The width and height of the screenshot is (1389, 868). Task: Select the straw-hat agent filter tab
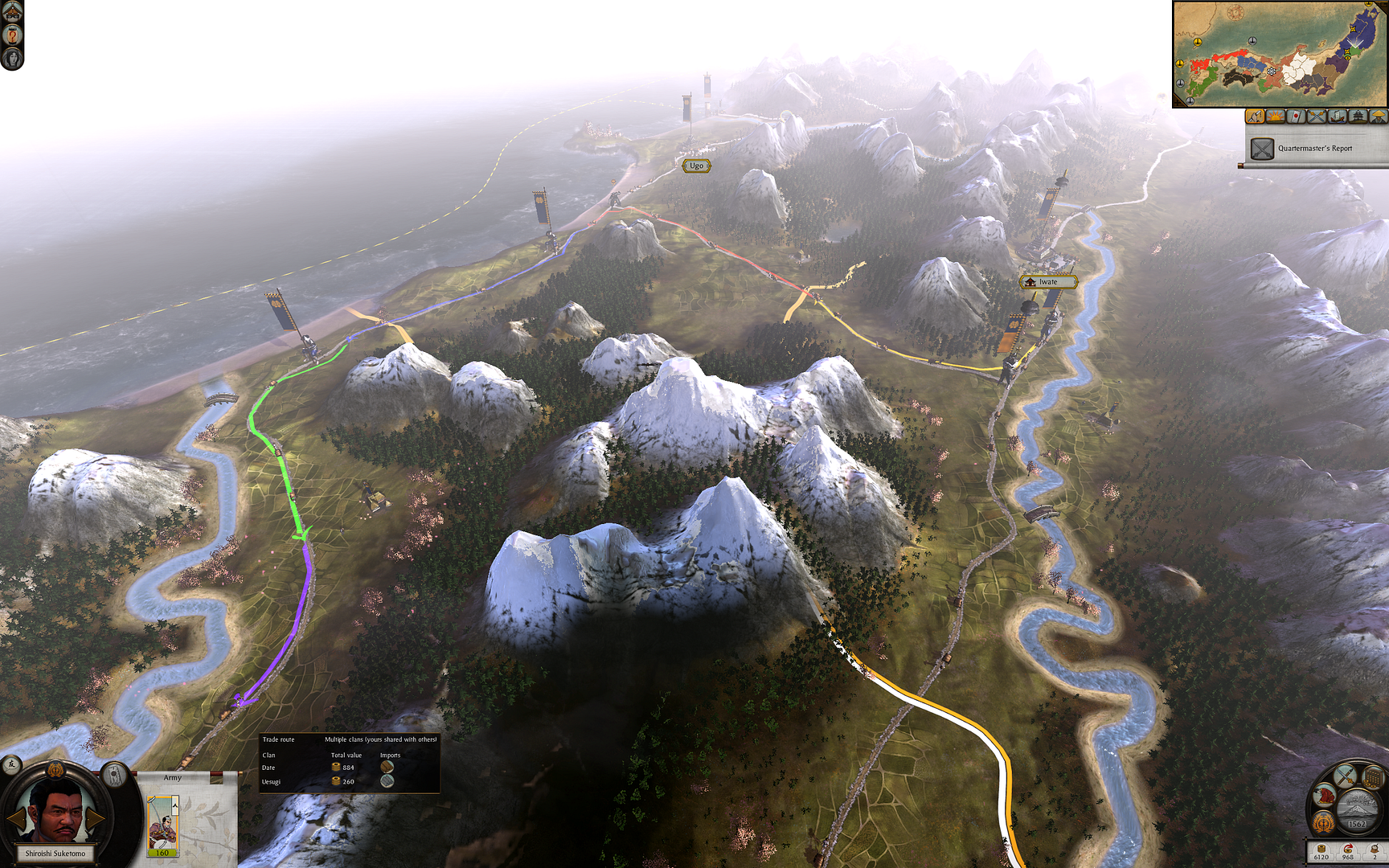click(x=1379, y=117)
